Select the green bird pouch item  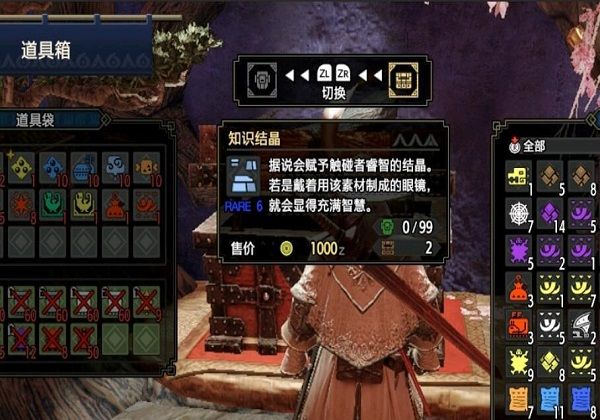pos(53,204)
